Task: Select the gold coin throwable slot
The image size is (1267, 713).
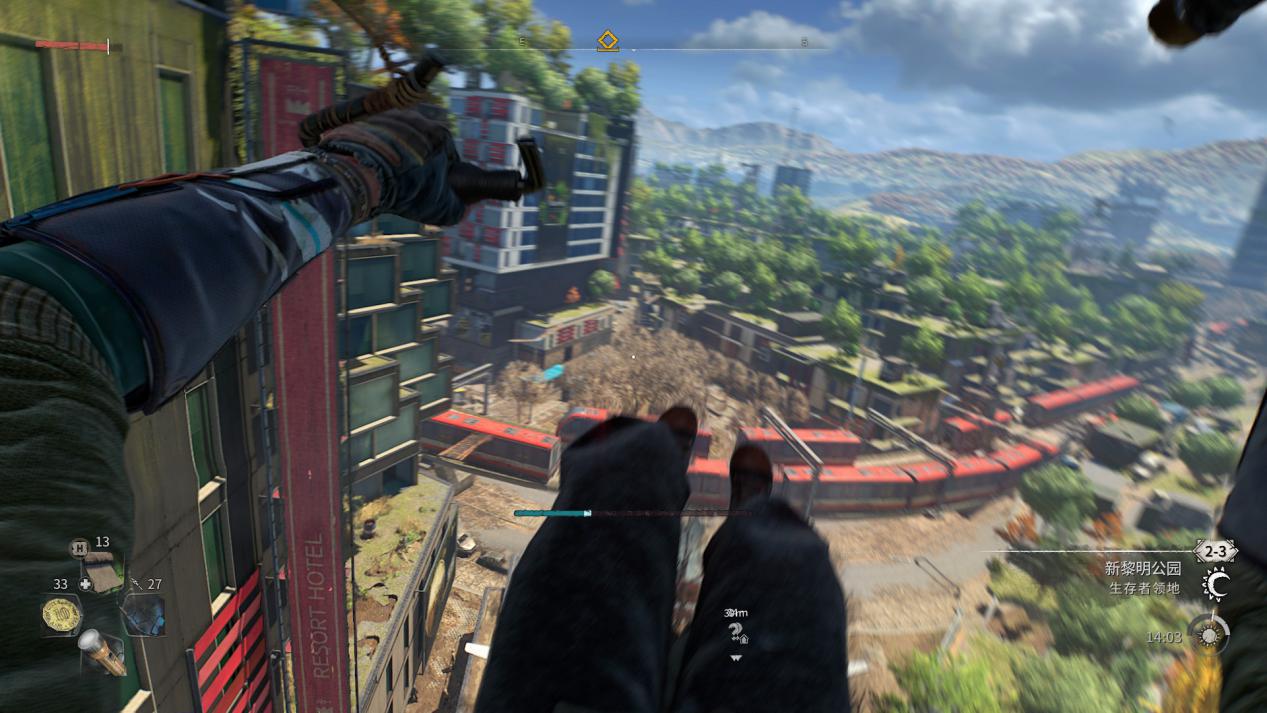Action: click(x=62, y=614)
